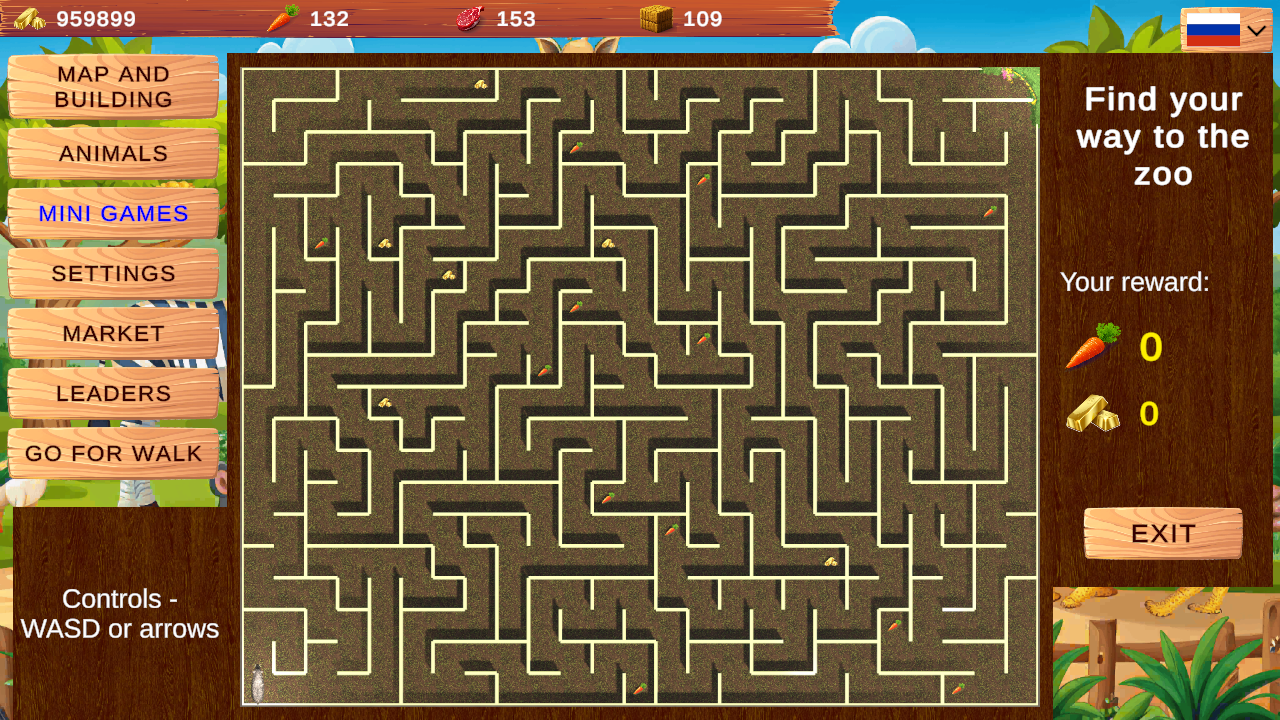
Task: Click the carrot resource icon in the top bar
Action: [x=284, y=17]
